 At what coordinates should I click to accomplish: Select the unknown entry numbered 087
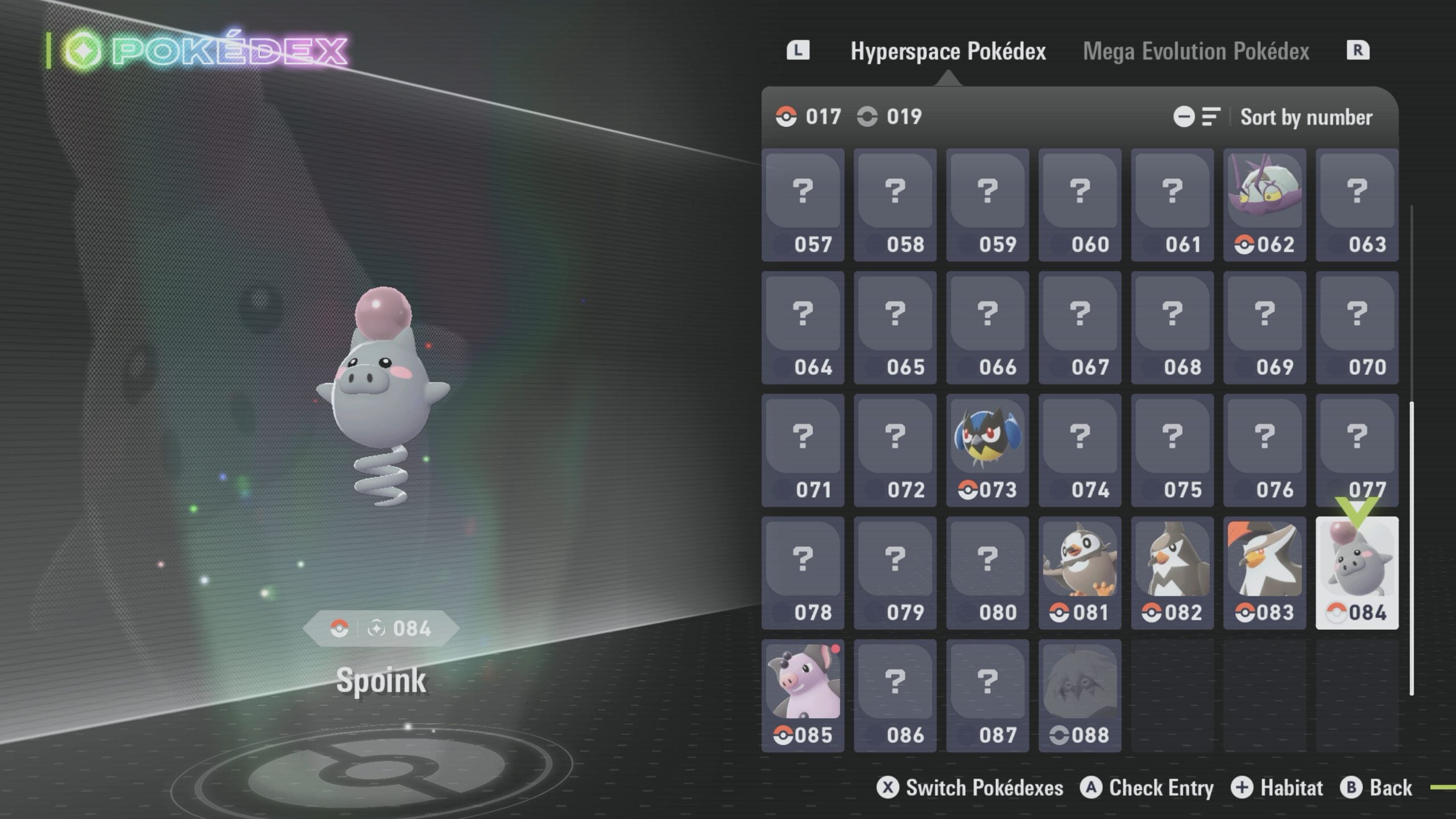987,695
